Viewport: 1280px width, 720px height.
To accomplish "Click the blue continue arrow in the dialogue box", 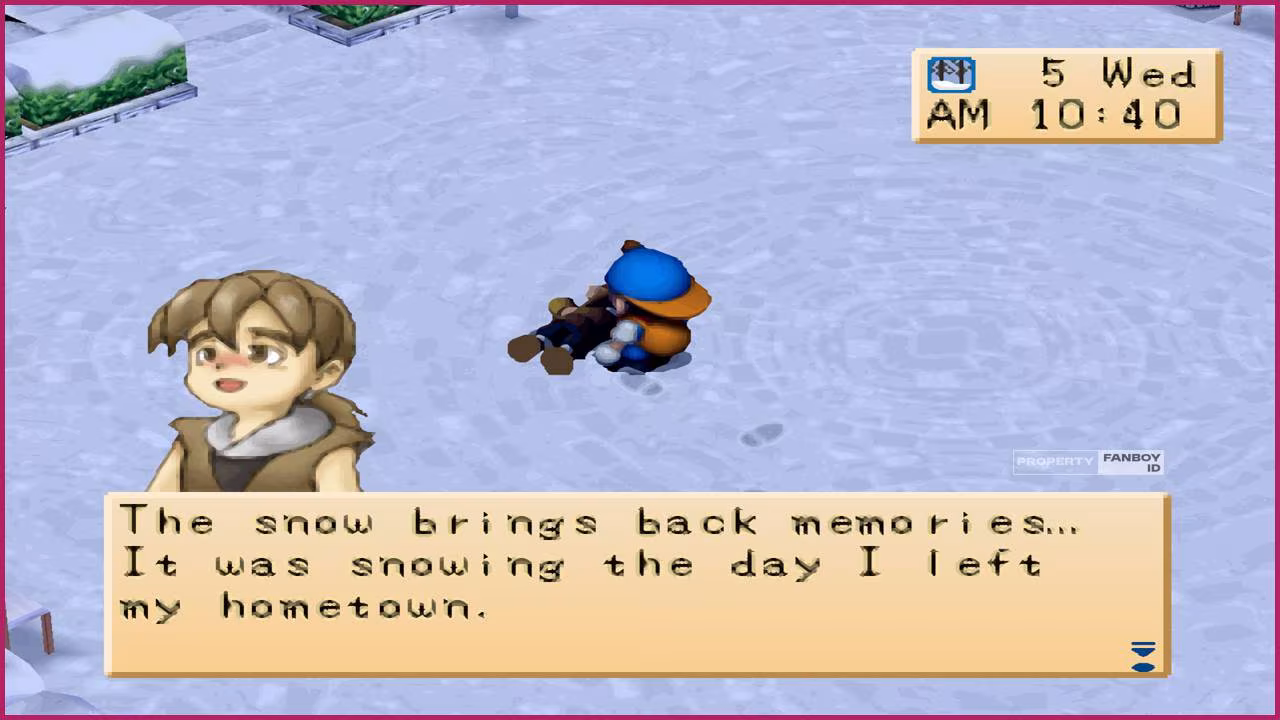I will tap(1142, 656).
